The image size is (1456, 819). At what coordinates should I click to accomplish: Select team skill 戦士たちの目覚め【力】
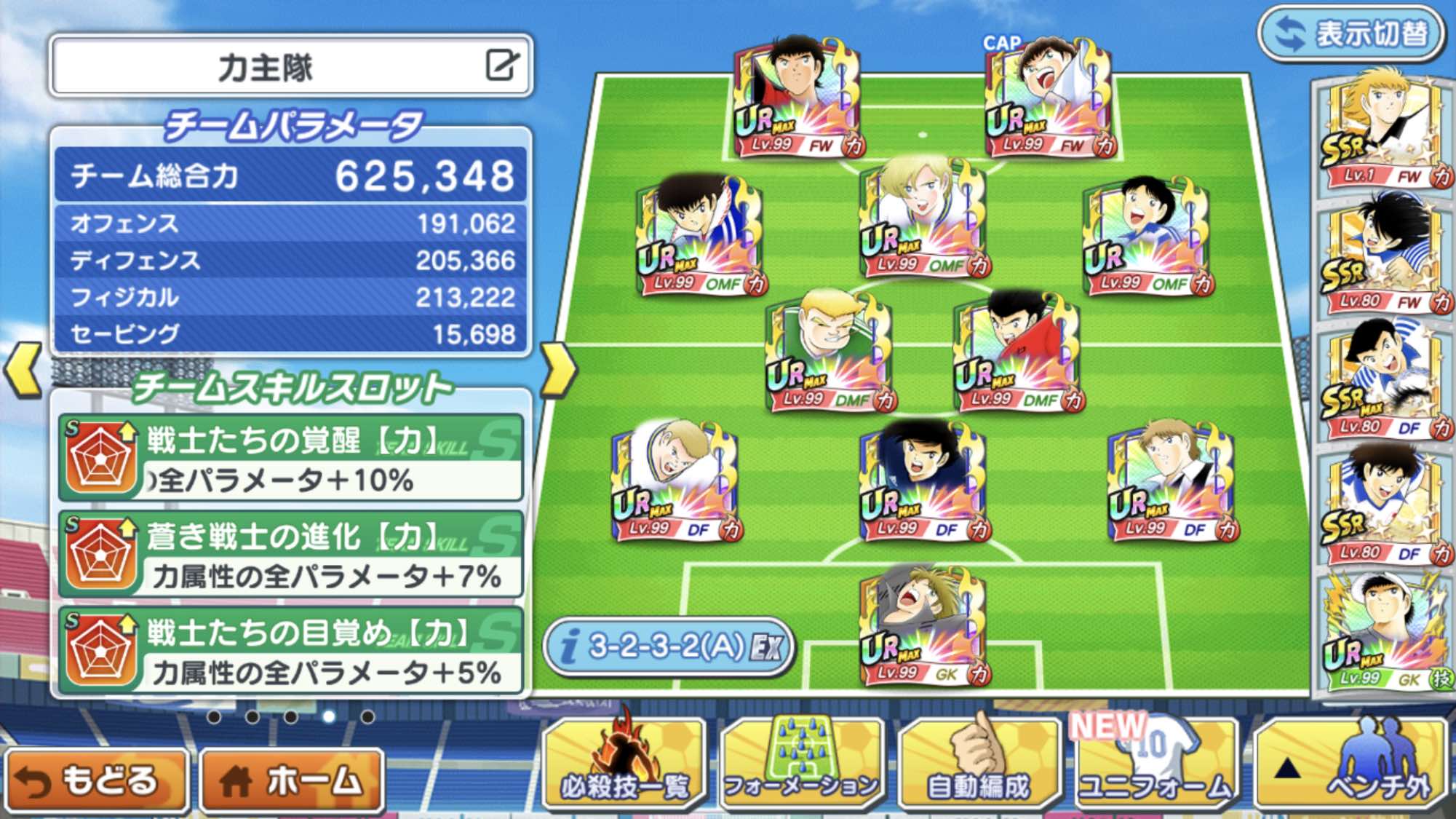[291, 652]
